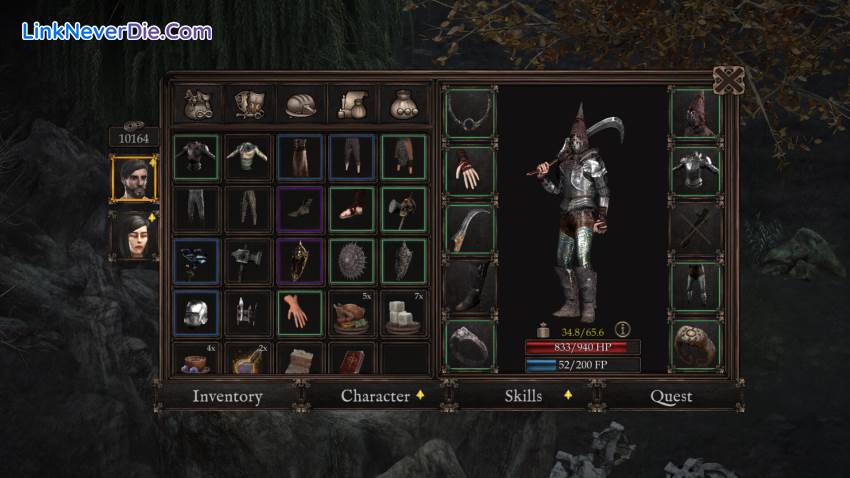
Task: Open the equipped necklace slot
Action: pos(469,113)
